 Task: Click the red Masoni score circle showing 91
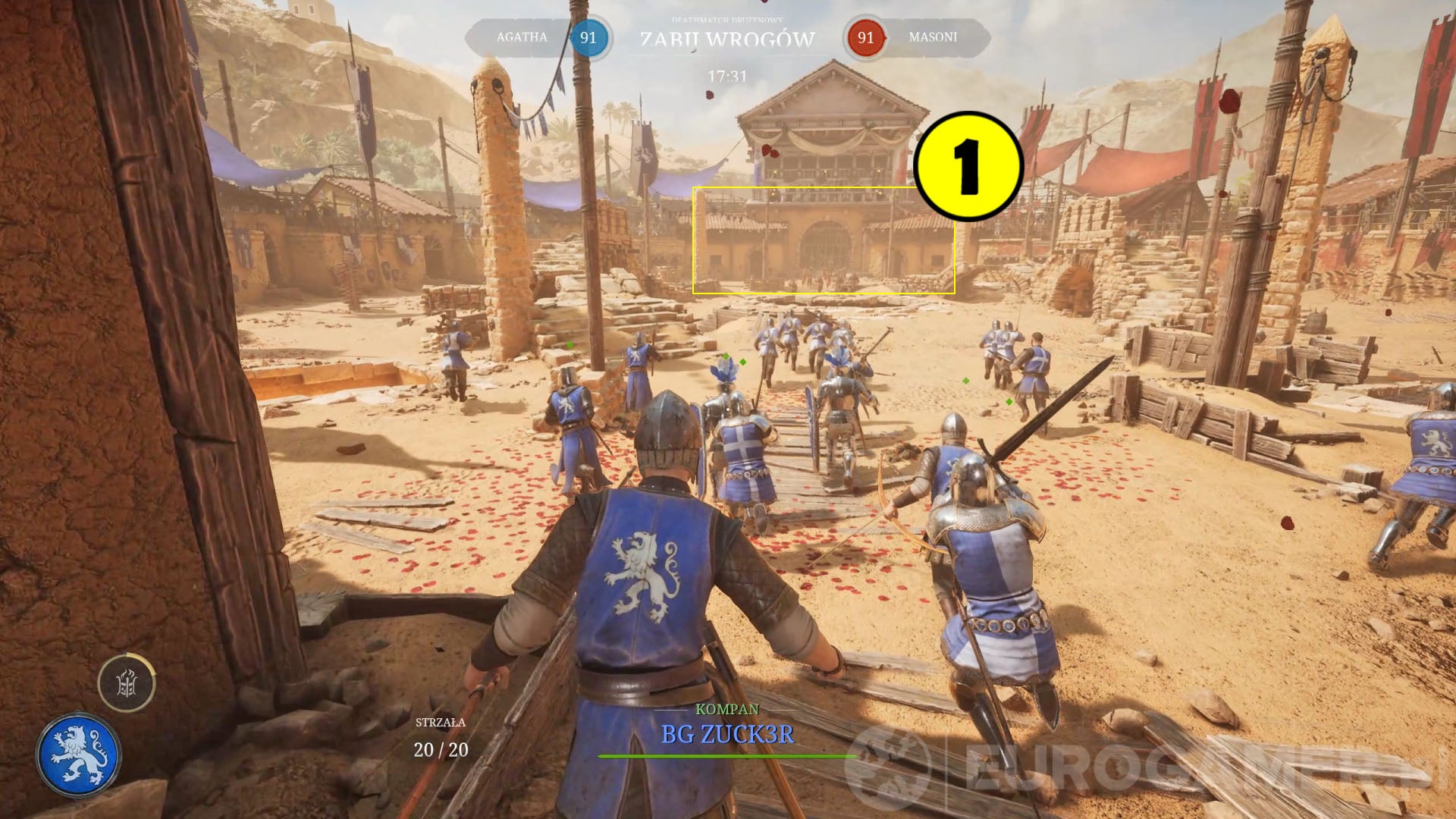(x=864, y=36)
